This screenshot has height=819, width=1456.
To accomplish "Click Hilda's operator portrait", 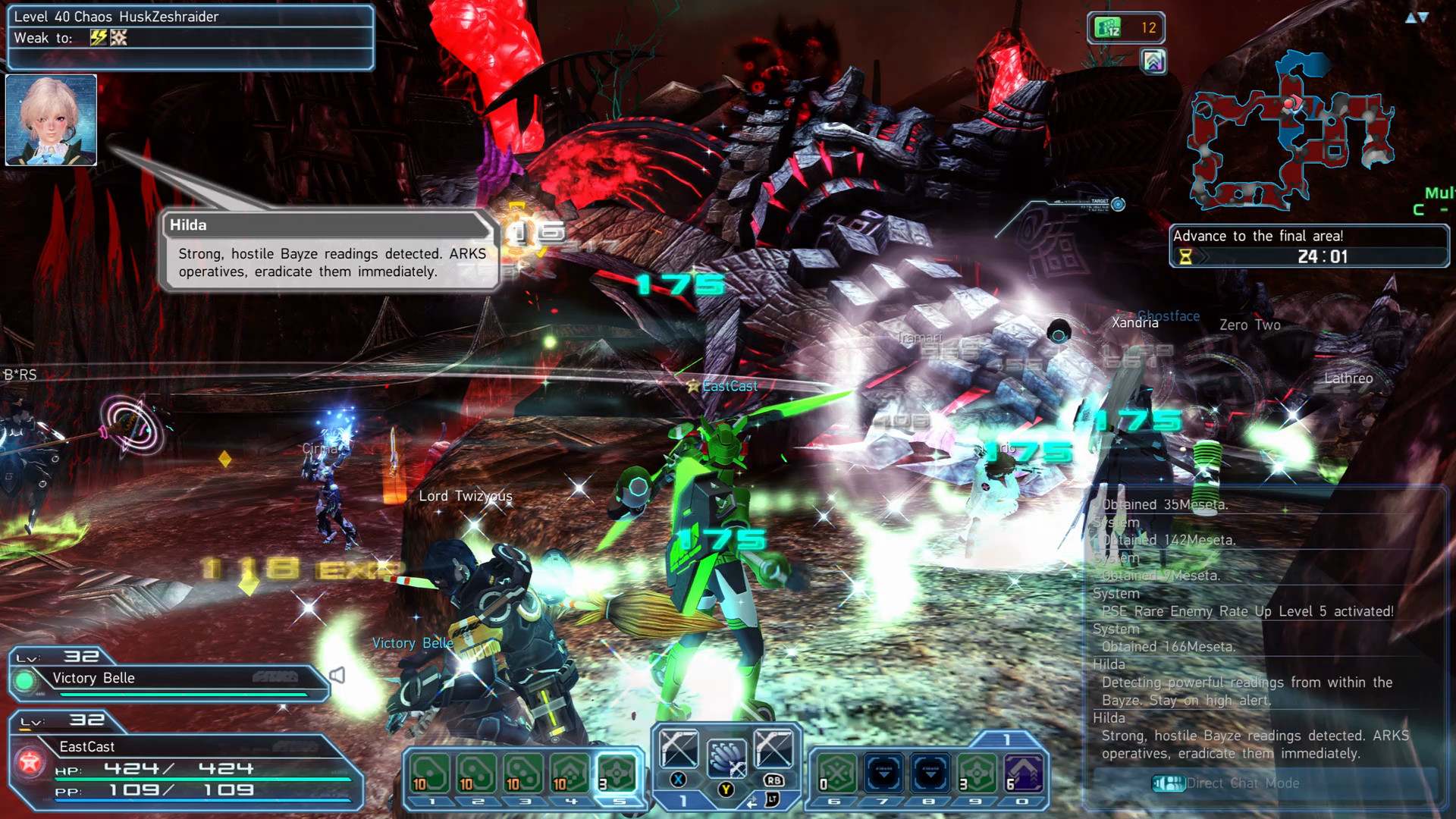I will pos(52,120).
